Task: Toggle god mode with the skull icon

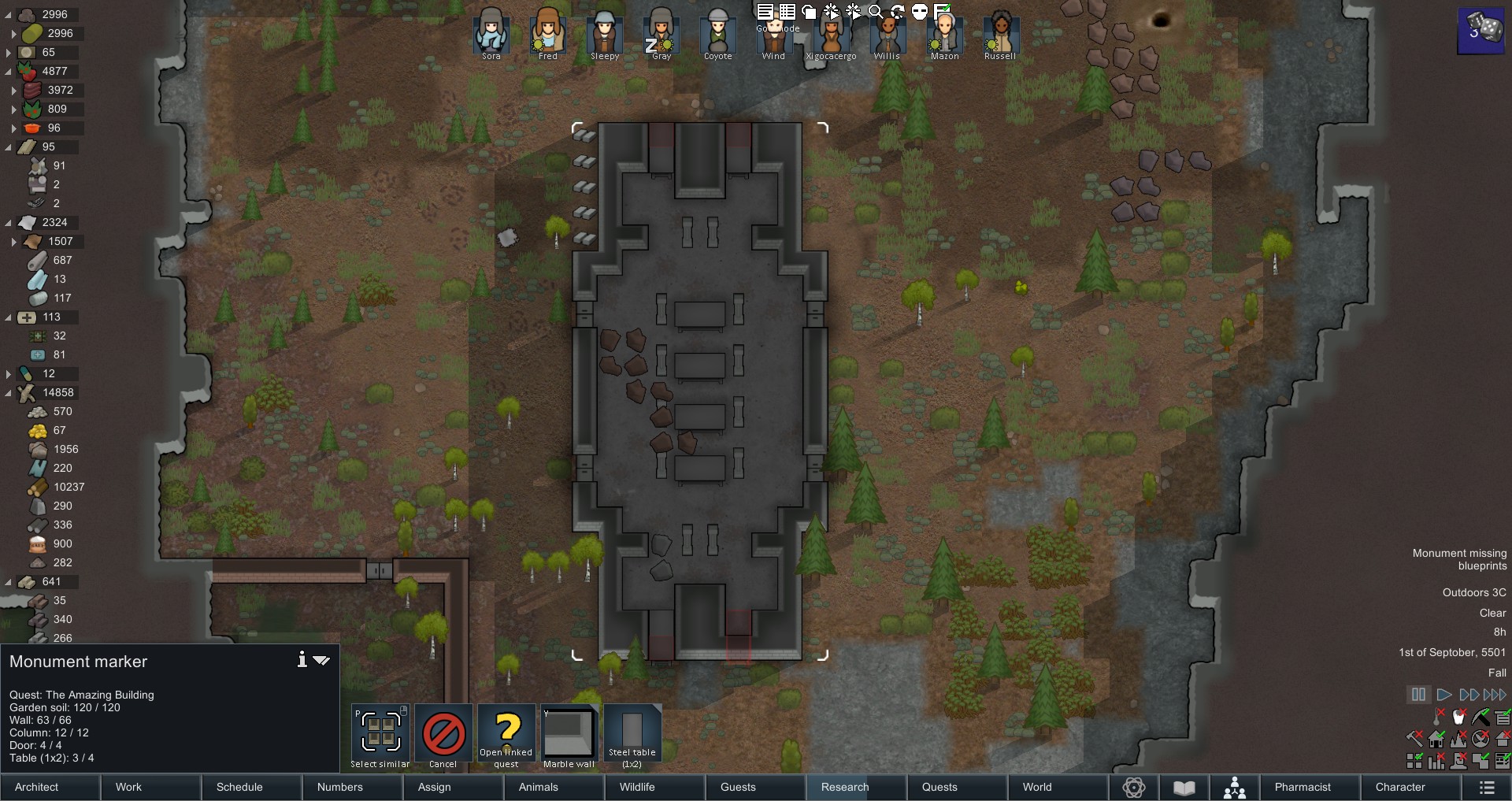Action: click(x=918, y=12)
